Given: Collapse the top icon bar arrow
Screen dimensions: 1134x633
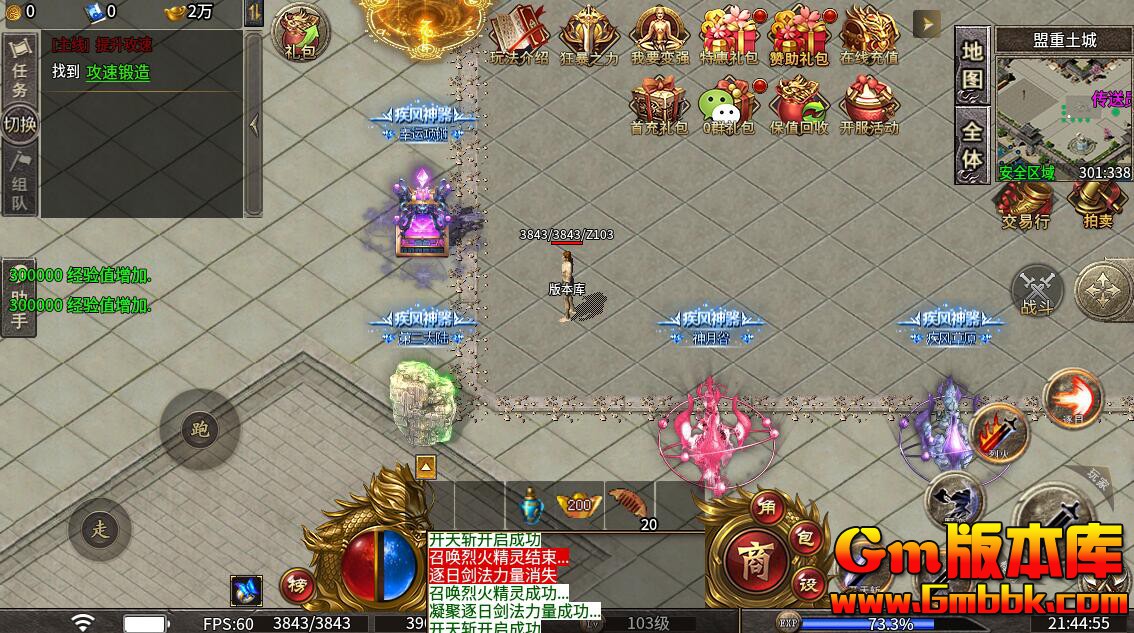Looking at the screenshot, I should [x=927, y=24].
